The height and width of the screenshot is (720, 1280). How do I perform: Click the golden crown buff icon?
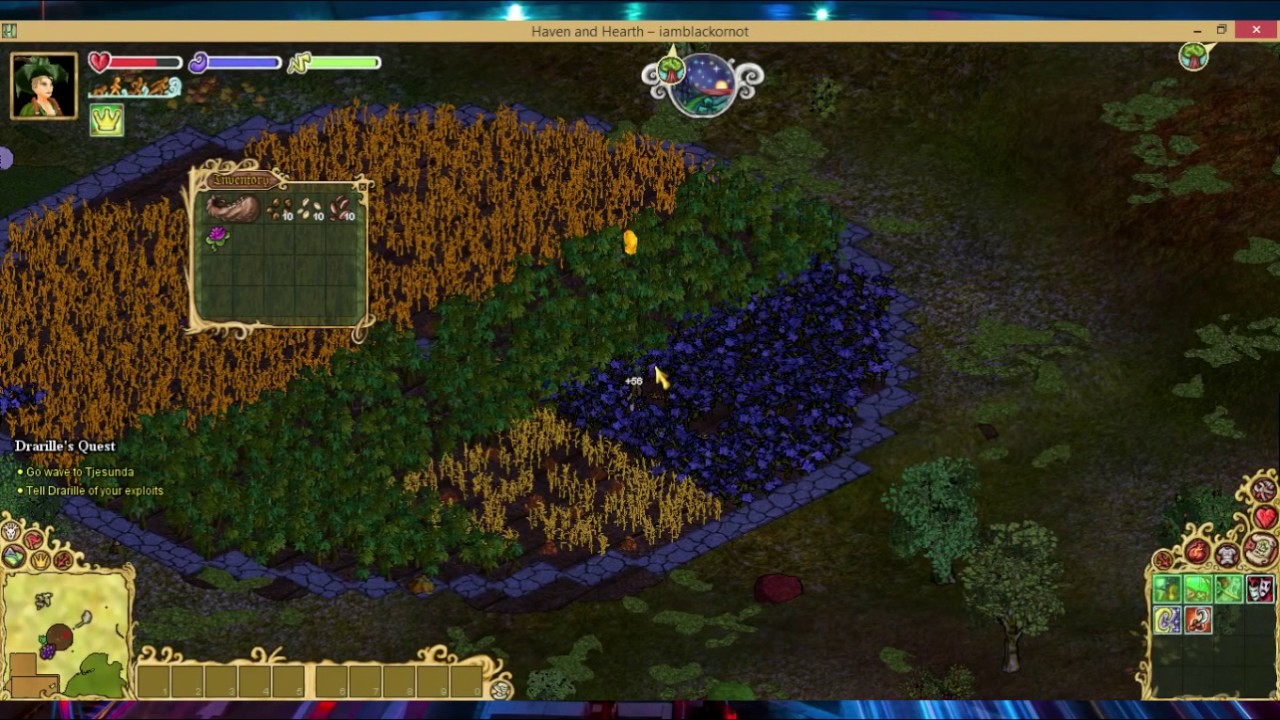(106, 120)
